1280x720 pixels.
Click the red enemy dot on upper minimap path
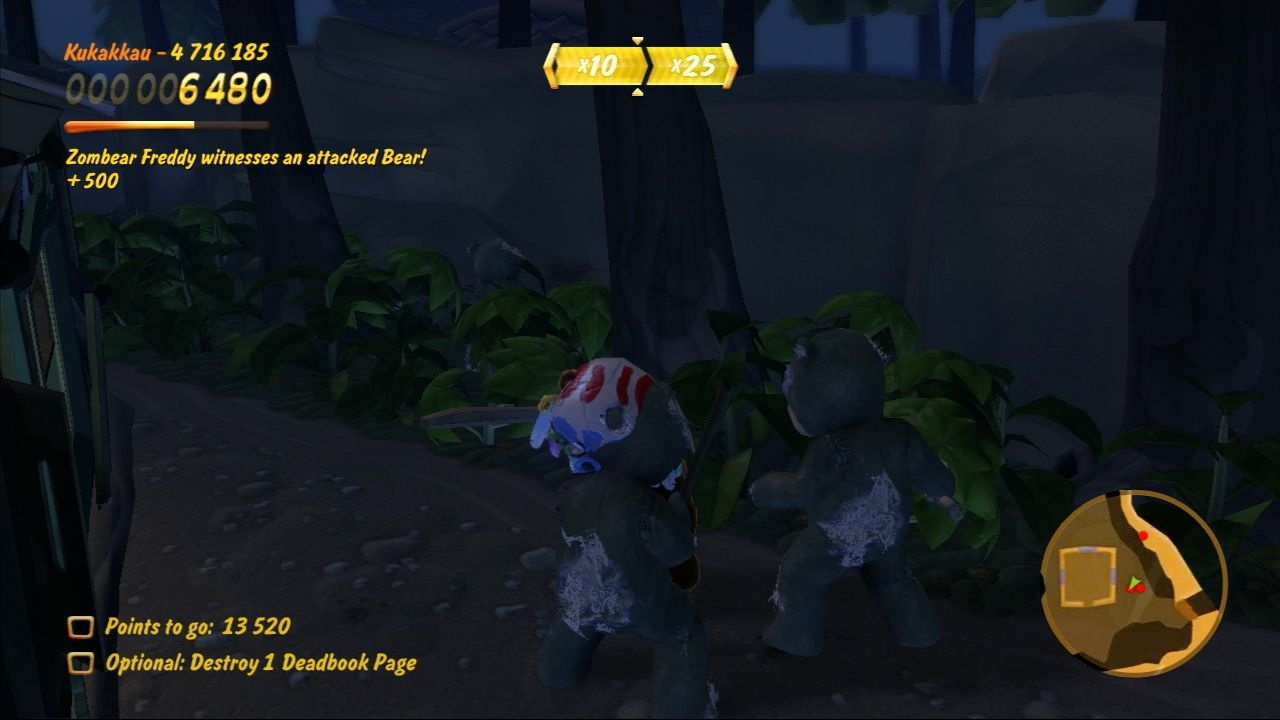coord(1143,536)
